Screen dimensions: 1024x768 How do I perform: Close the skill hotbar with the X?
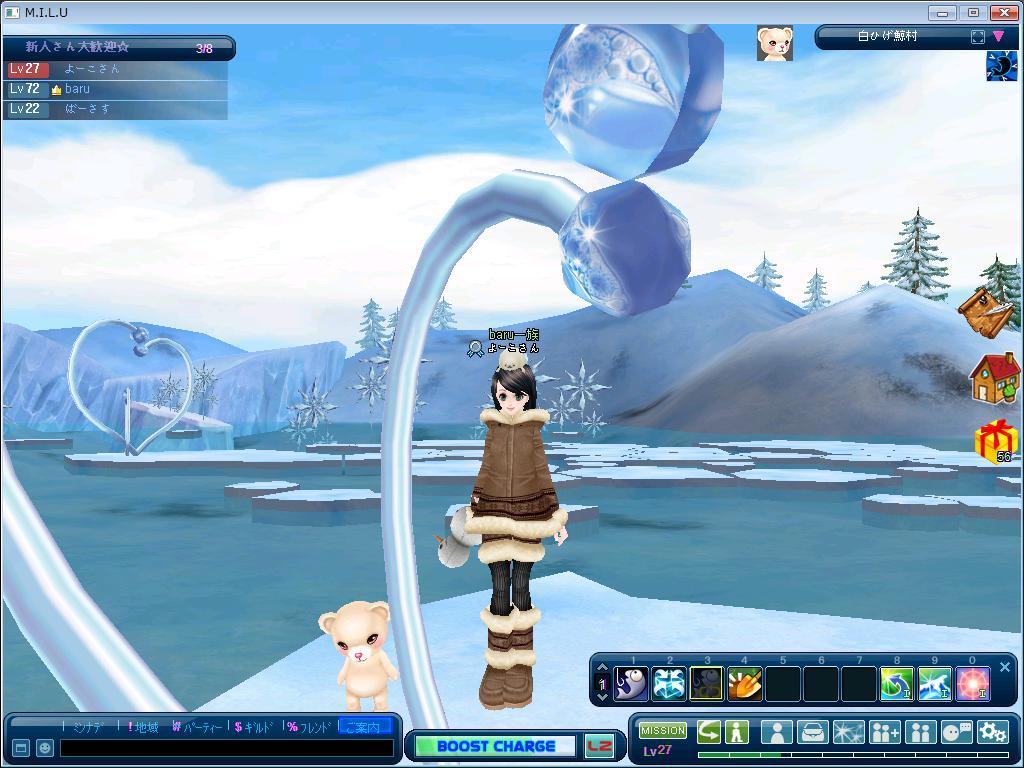[x=1005, y=667]
